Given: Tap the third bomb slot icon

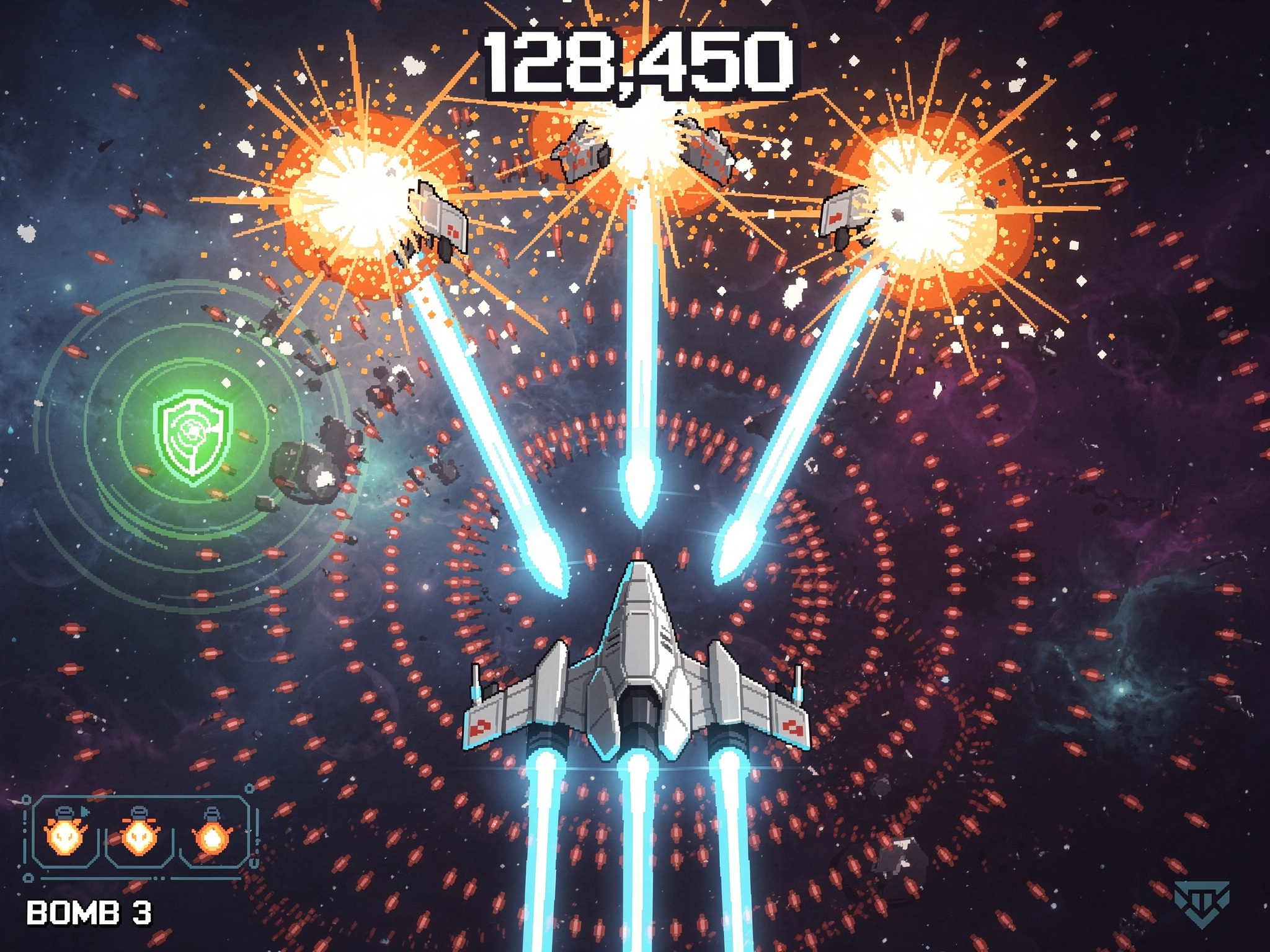Looking at the screenshot, I should coord(211,839).
